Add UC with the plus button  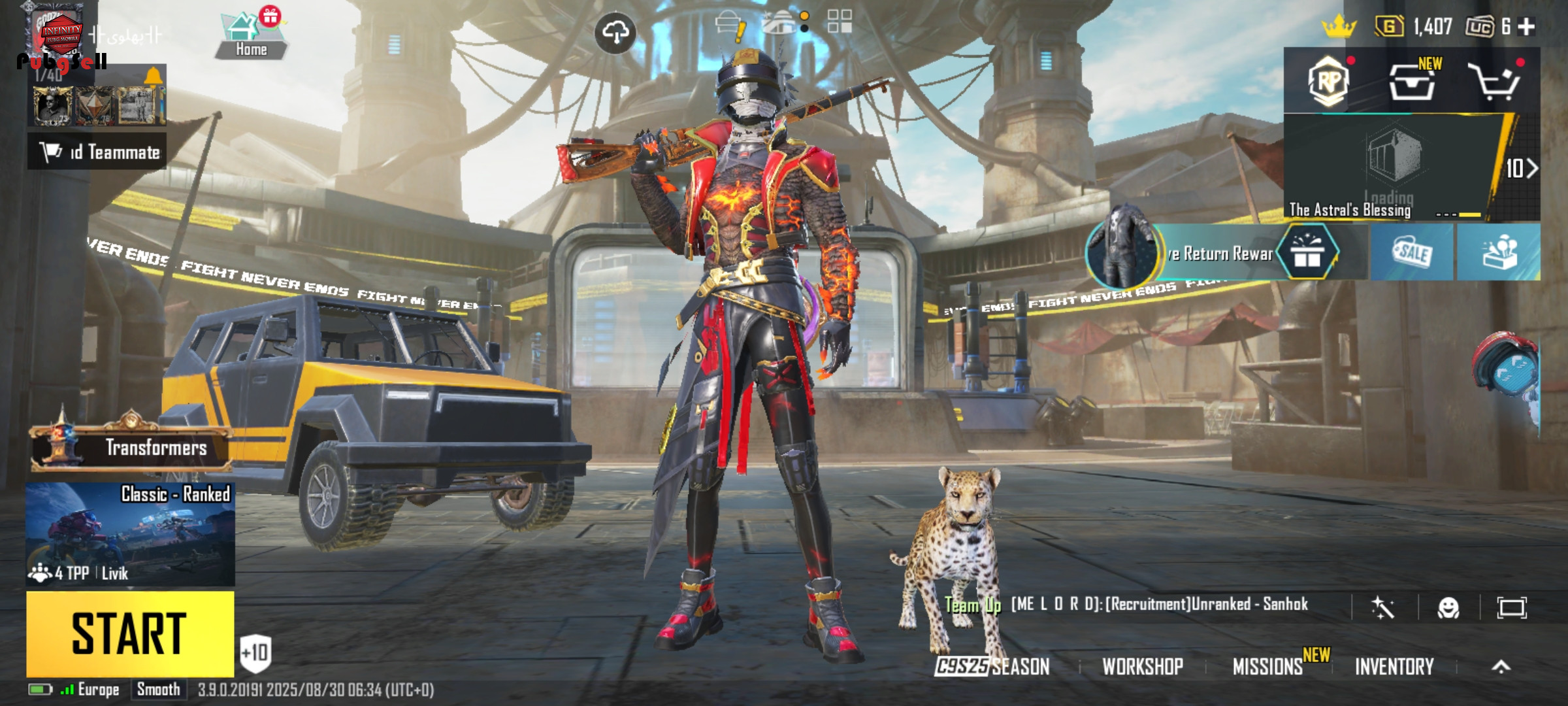[x=1527, y=27]
